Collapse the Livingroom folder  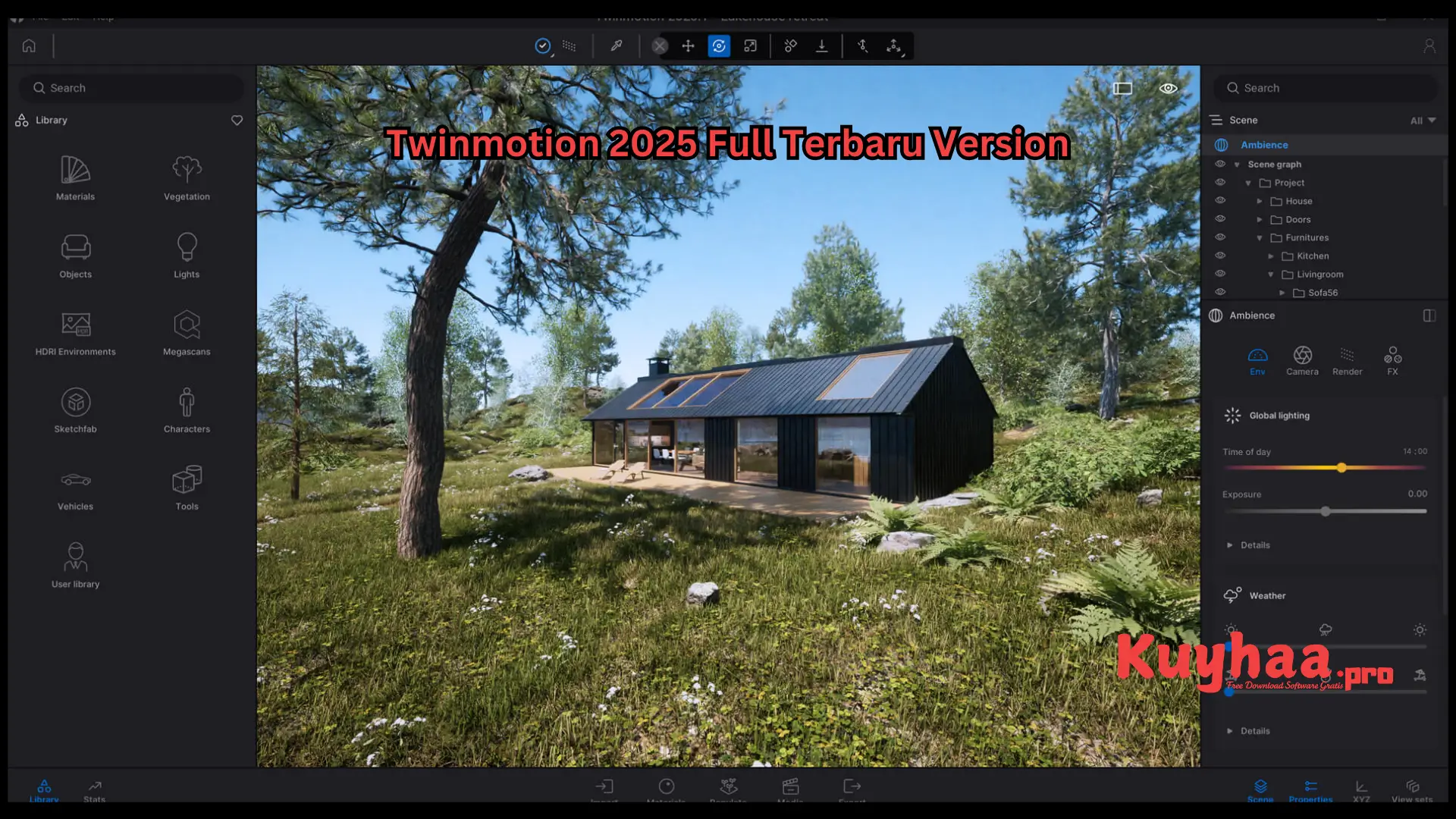click(1270, 274)
